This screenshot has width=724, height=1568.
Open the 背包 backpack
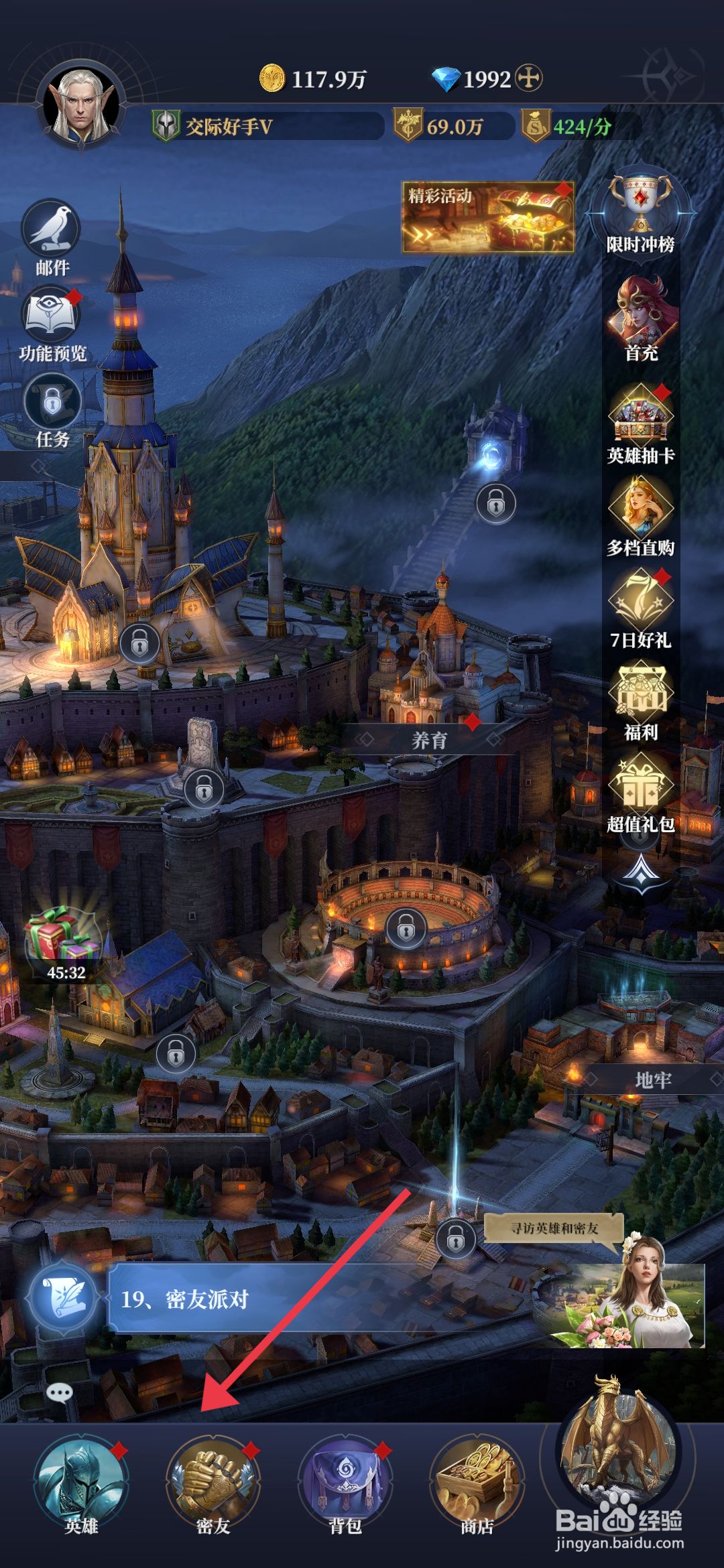pos(345,1482)
